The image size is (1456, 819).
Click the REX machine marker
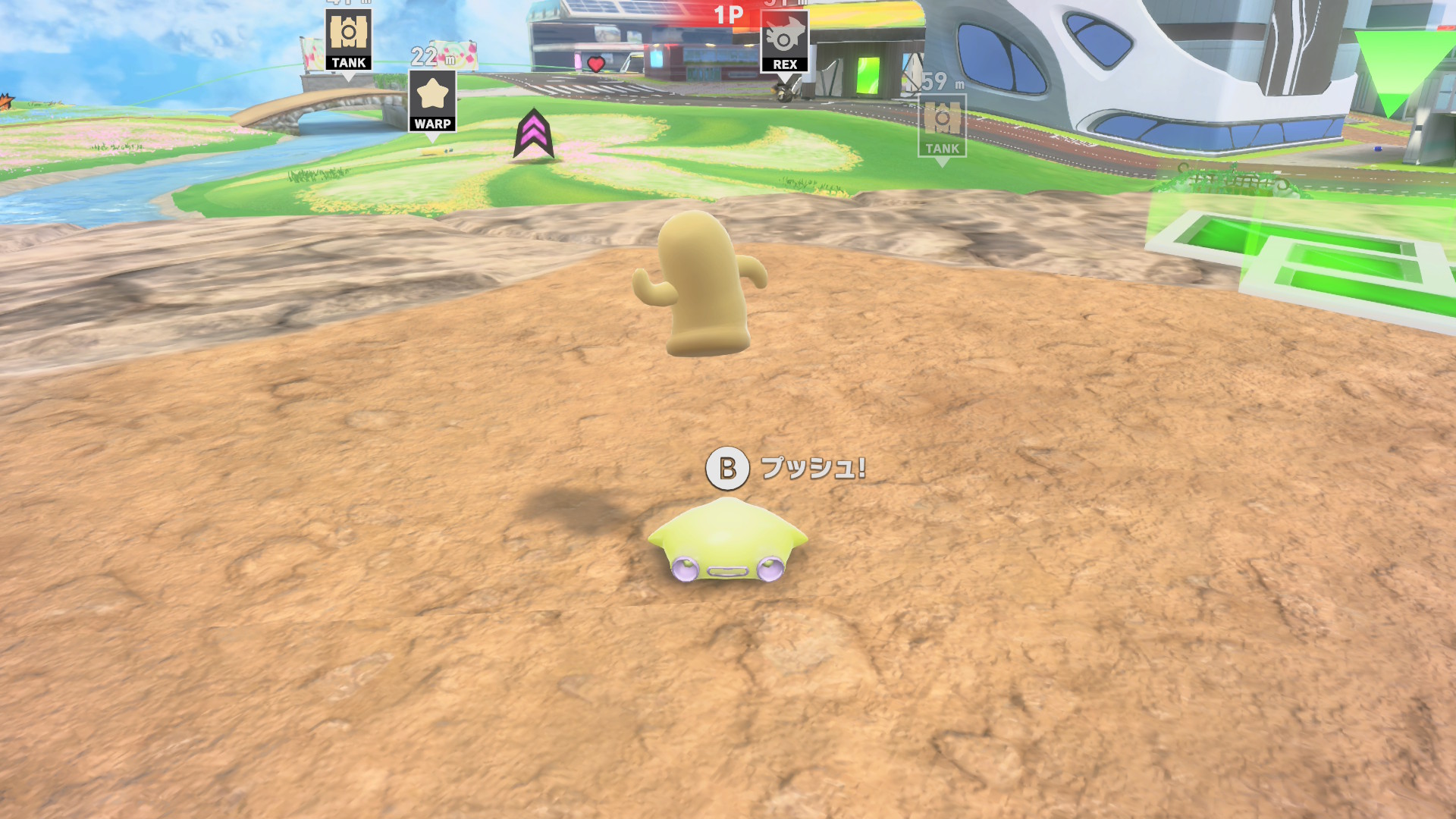point(784,42)
